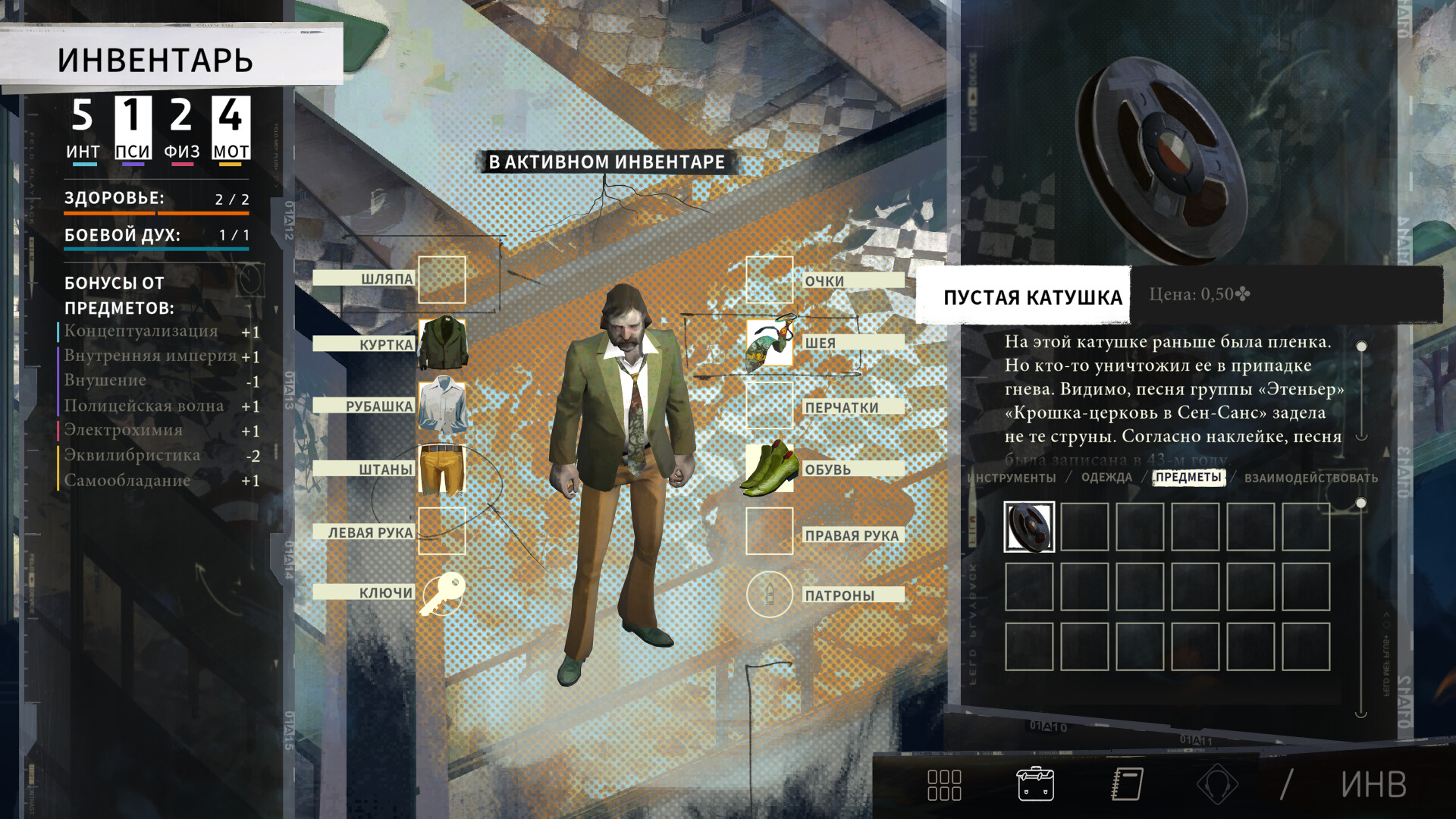Switch to the Предметы tab
Viewport: 1456px width, 819px height.
(x=1188, y=478)
